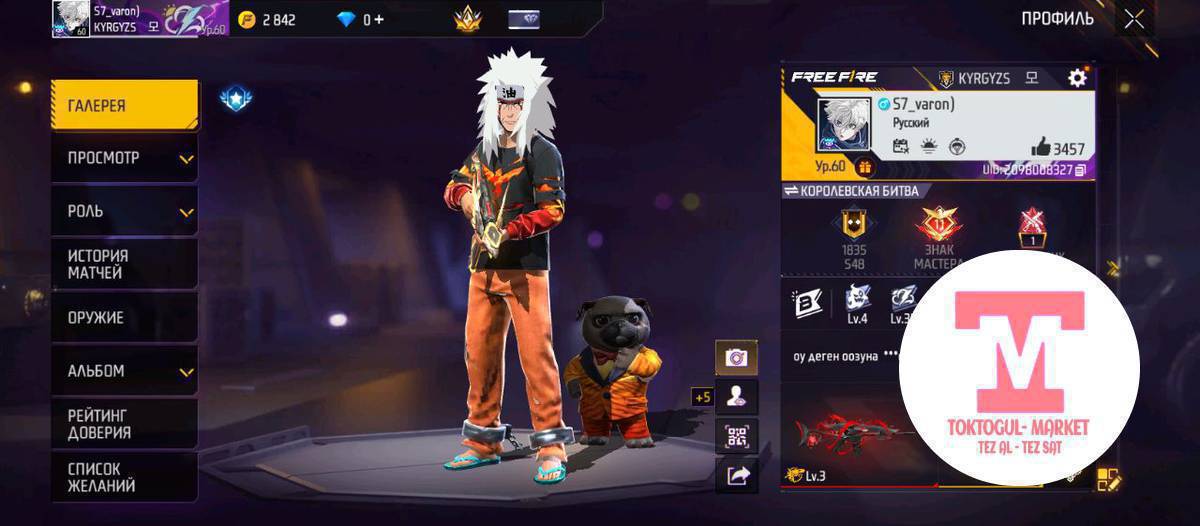Close the profile with the X button
The image size is (1200, 526).
(x=1134, y=18)
